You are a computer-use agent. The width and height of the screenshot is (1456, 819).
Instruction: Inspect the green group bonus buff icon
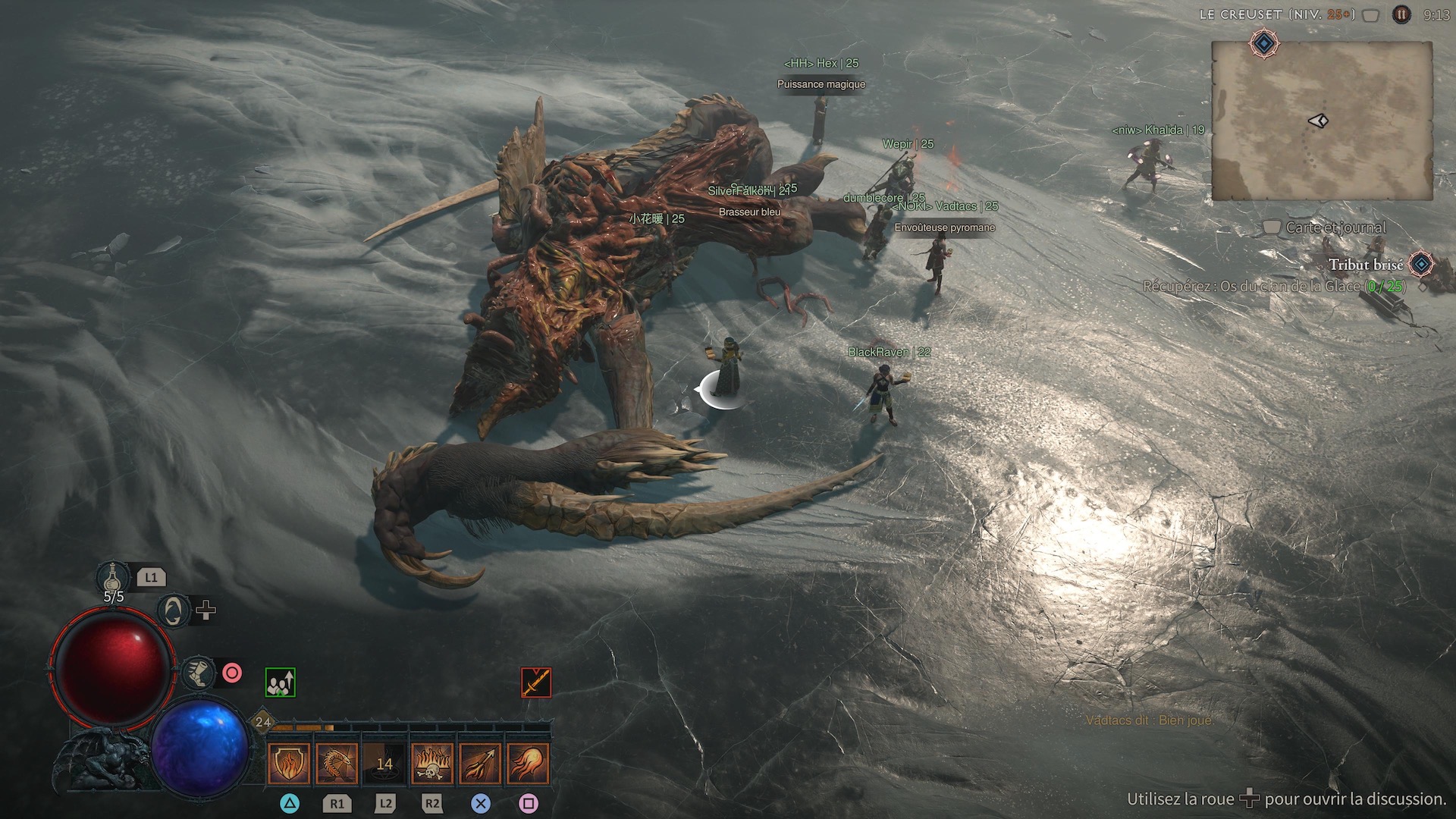pyautogui.click(x=281, y=682)
